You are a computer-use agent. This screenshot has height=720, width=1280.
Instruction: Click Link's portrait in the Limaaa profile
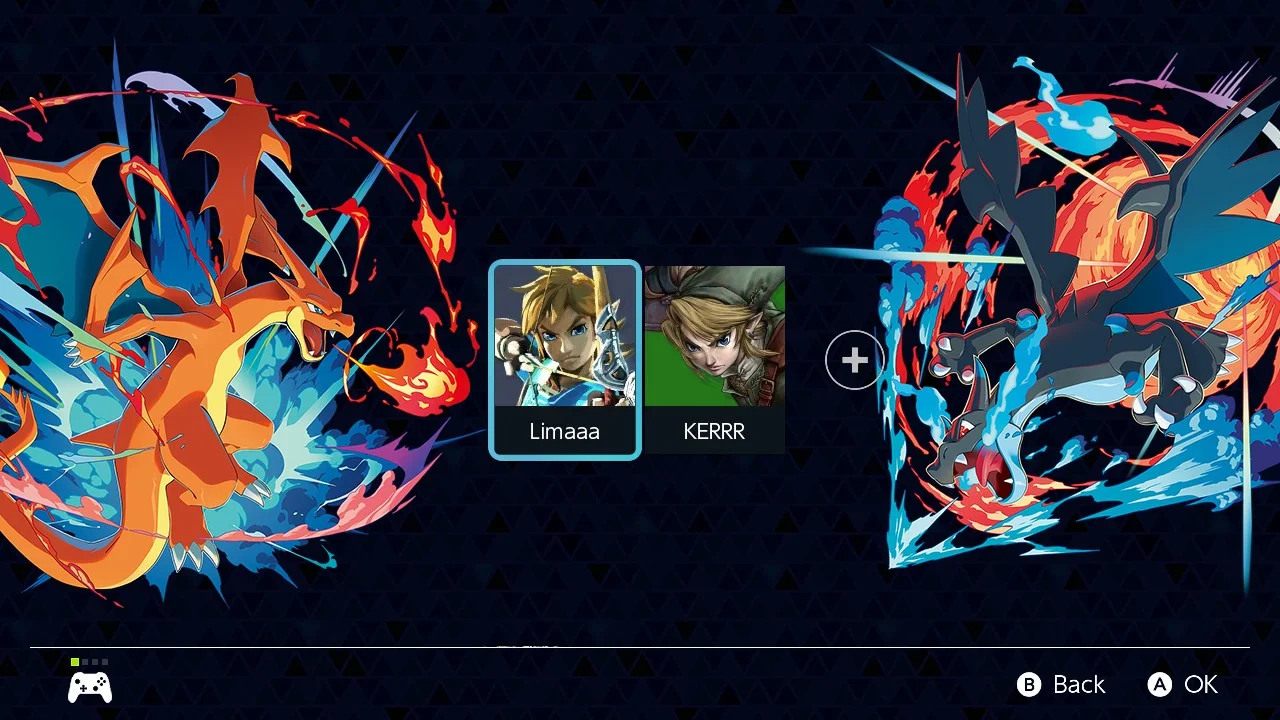click(565, 335)
